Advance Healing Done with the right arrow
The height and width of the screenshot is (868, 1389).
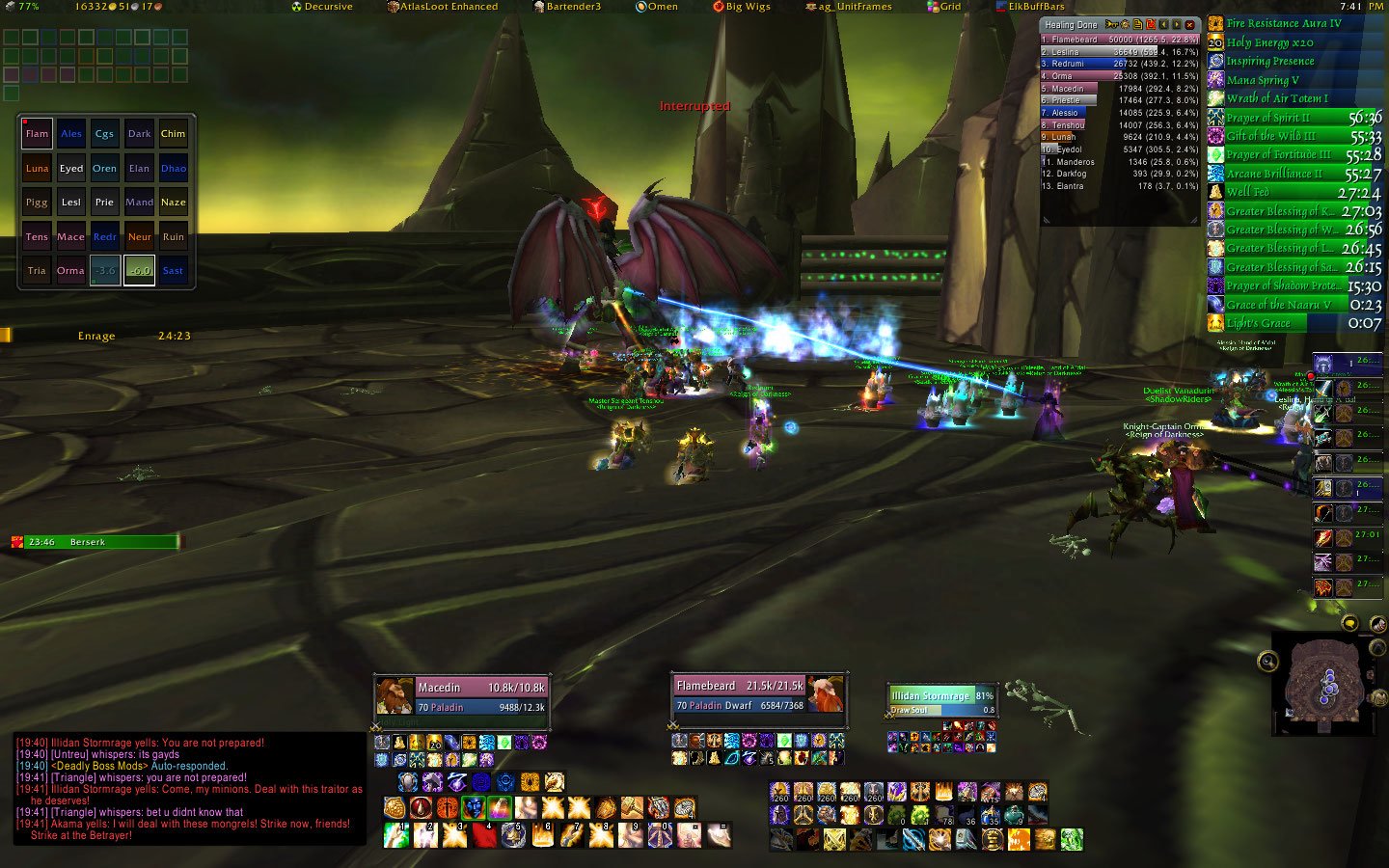pos(1176,25)
